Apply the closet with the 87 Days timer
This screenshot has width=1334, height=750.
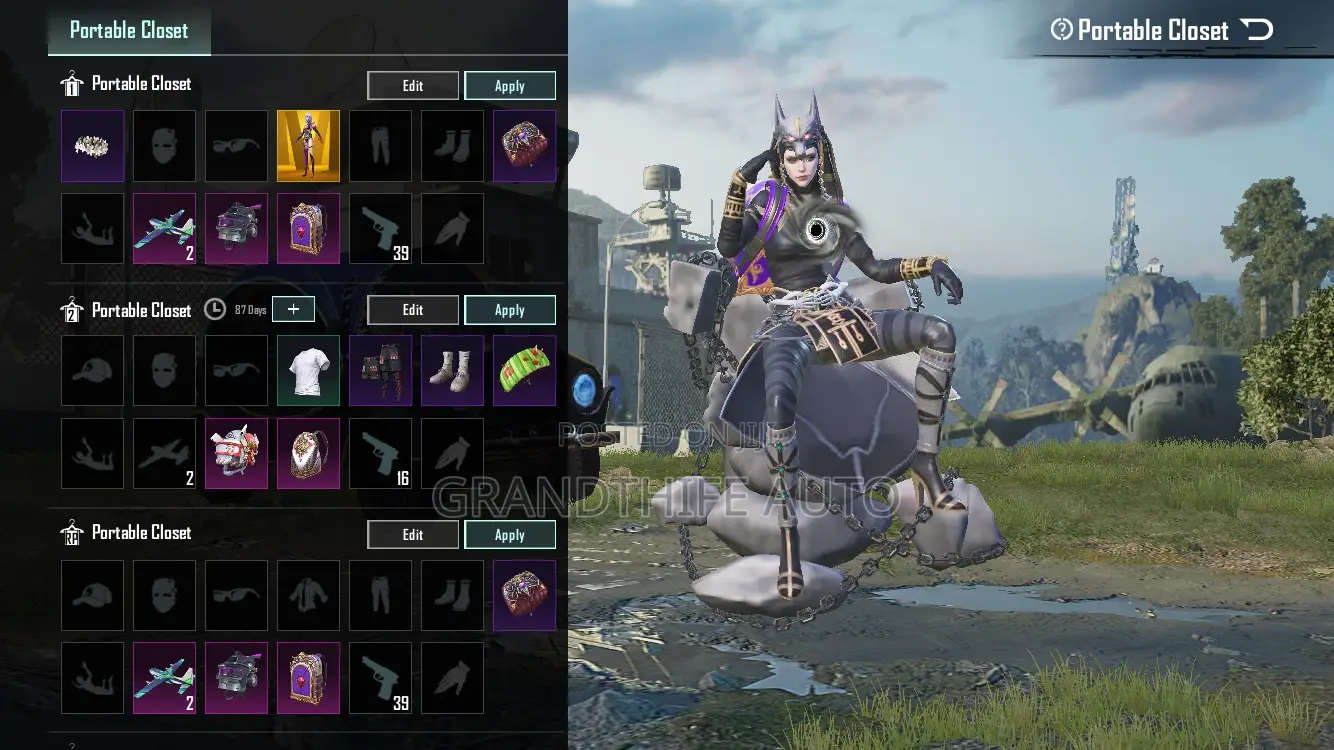click(x=510, y=310)
